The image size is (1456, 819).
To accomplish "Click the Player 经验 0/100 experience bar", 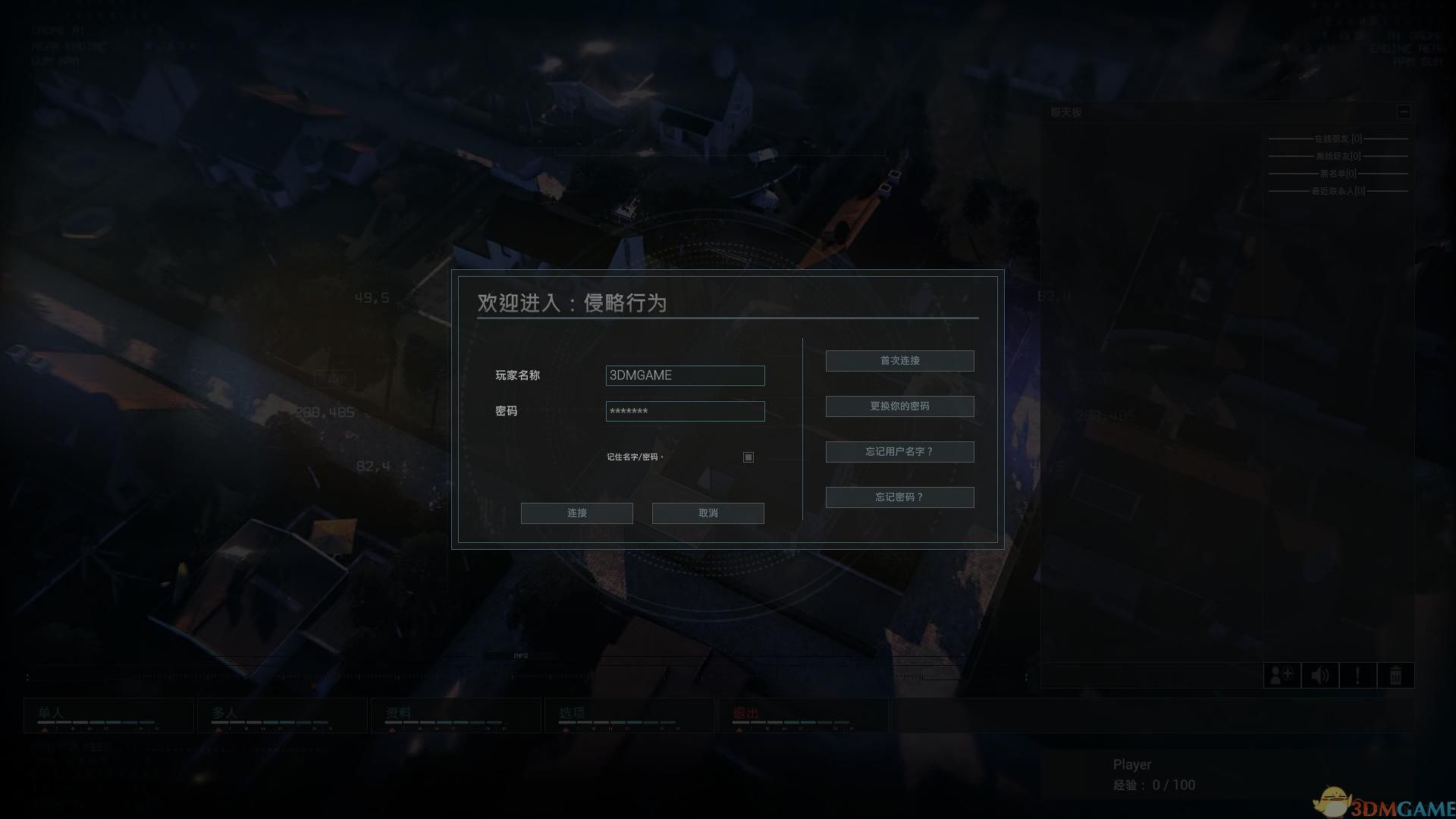I will [x=1153, y=785].
